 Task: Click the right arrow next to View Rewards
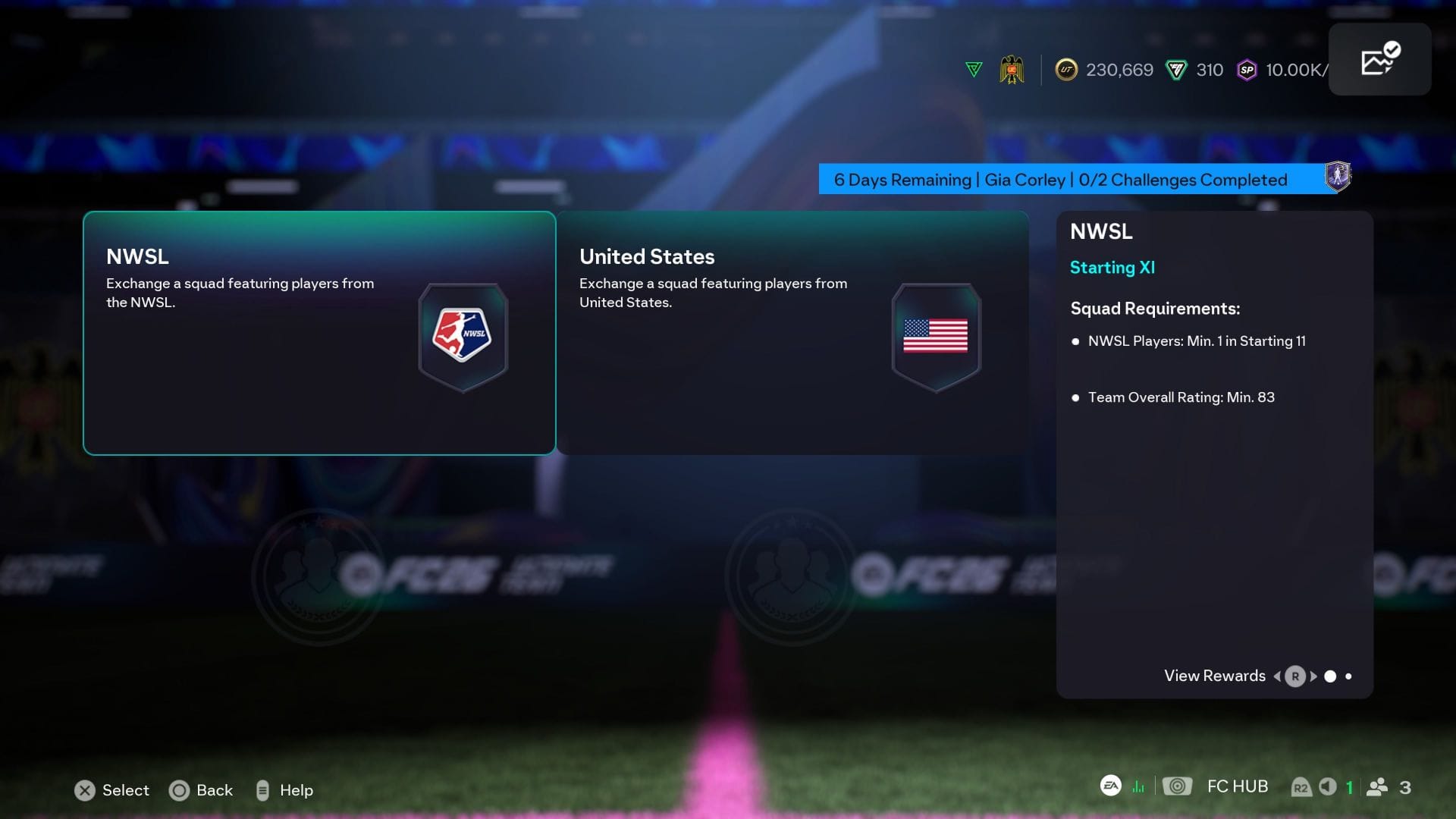1313,676
